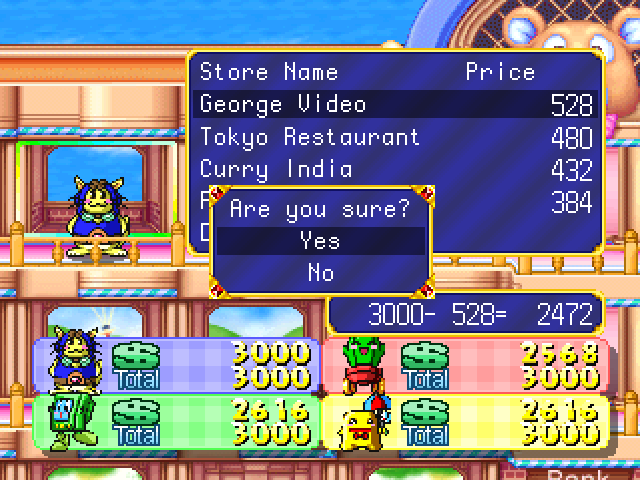Choose Tokyo Restaurant from the store list
This screenshot has height=480, width=640.
pos(395,136)
